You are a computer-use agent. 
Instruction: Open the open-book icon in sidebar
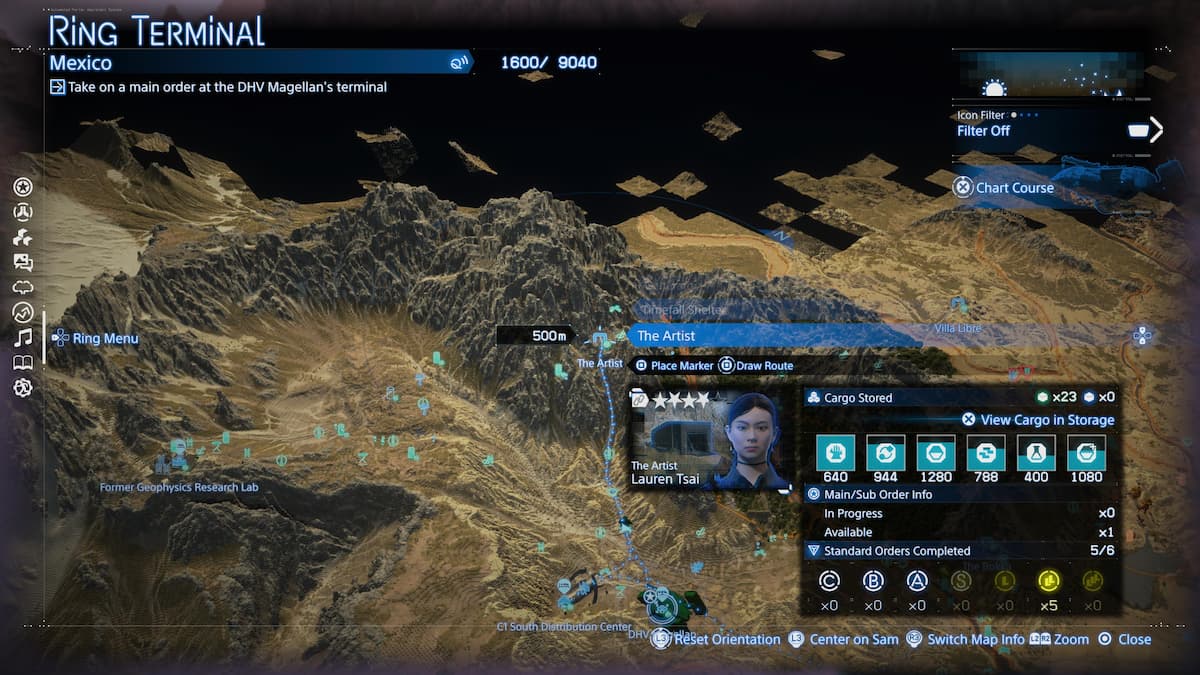[x=23, y=363]
